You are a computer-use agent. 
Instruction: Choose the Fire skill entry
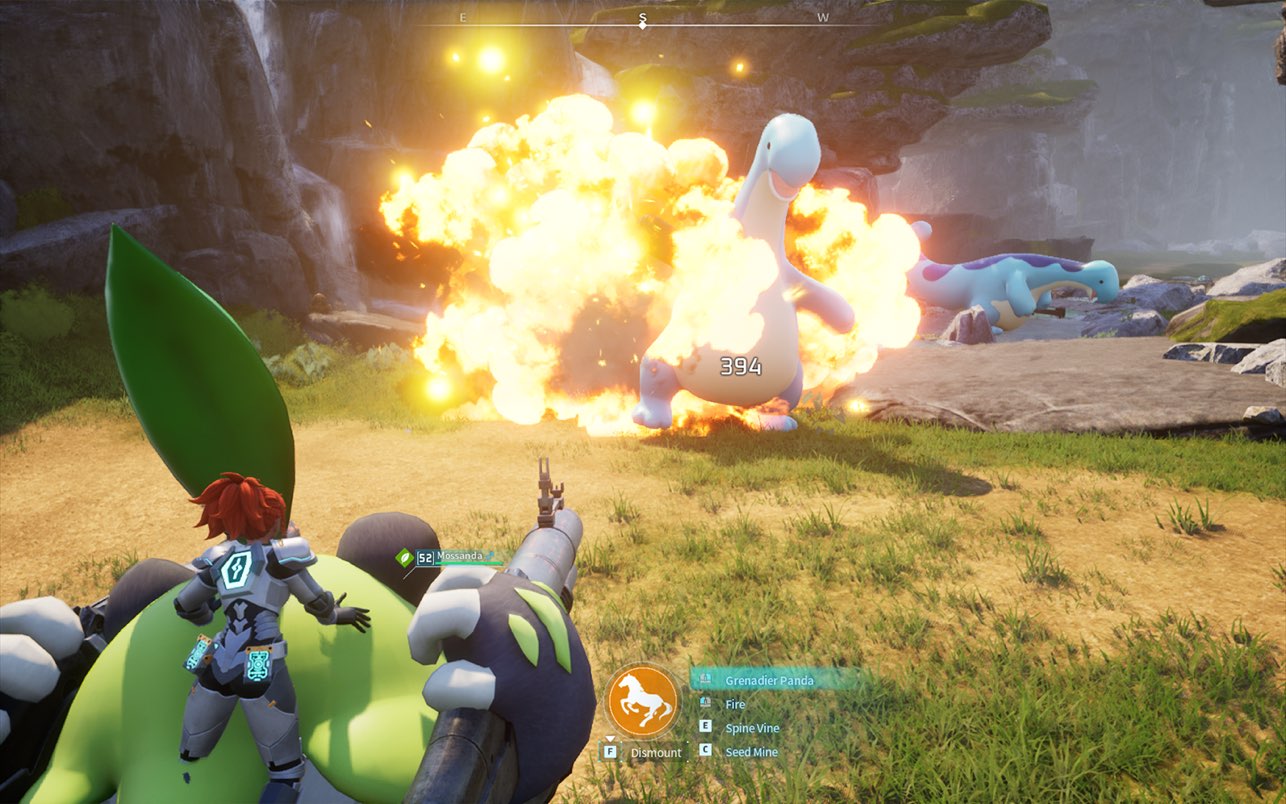pyautogui.click(x=735, y=705)
